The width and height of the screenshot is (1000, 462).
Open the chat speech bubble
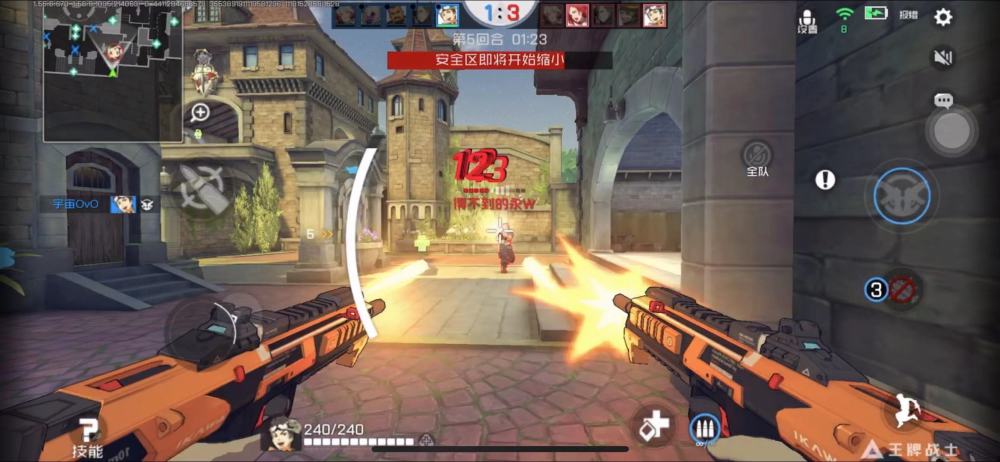point(942,101)
